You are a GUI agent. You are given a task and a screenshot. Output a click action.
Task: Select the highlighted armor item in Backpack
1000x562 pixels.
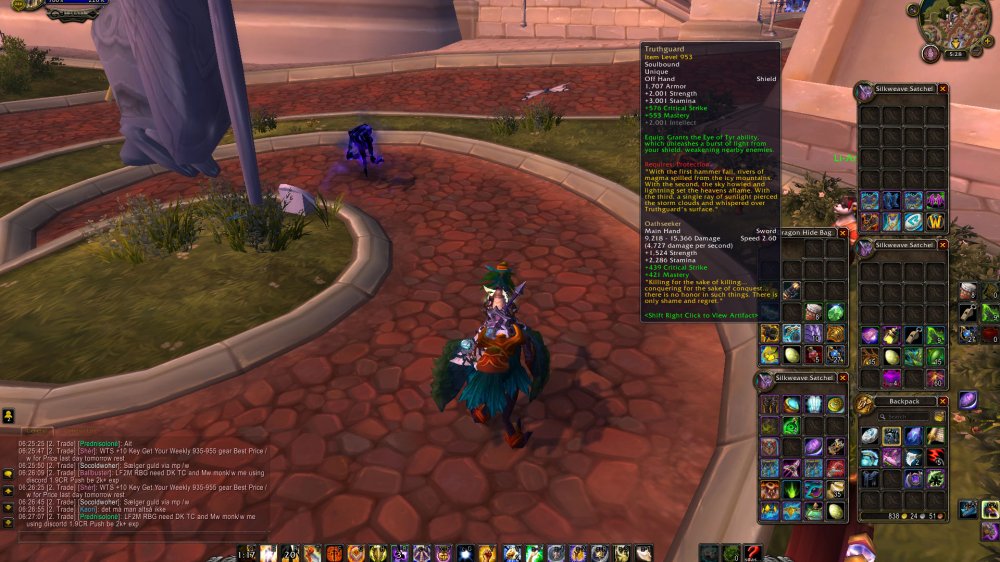click(891, 436)
